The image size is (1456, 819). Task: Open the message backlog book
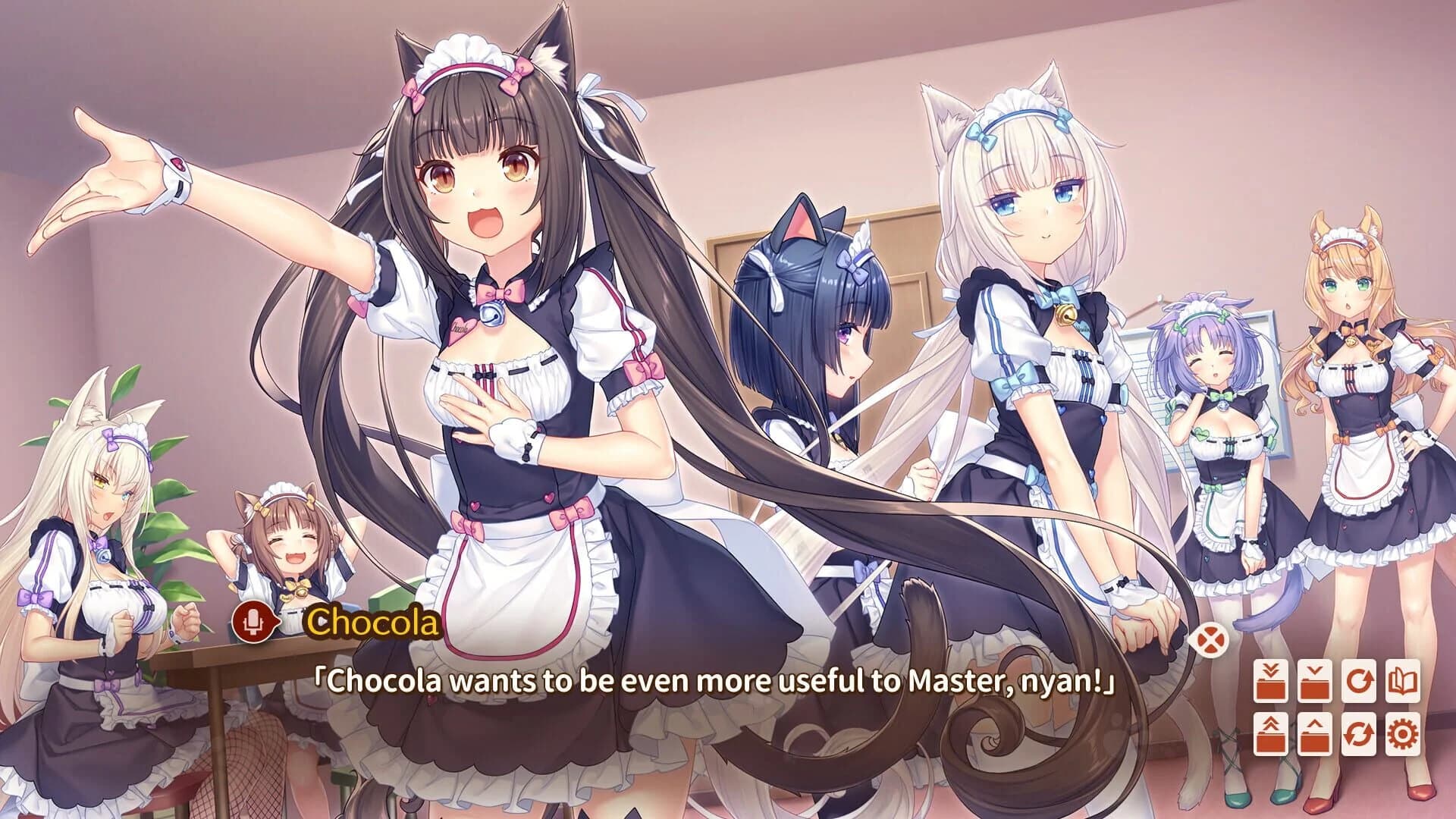[x=1404, y=681]
